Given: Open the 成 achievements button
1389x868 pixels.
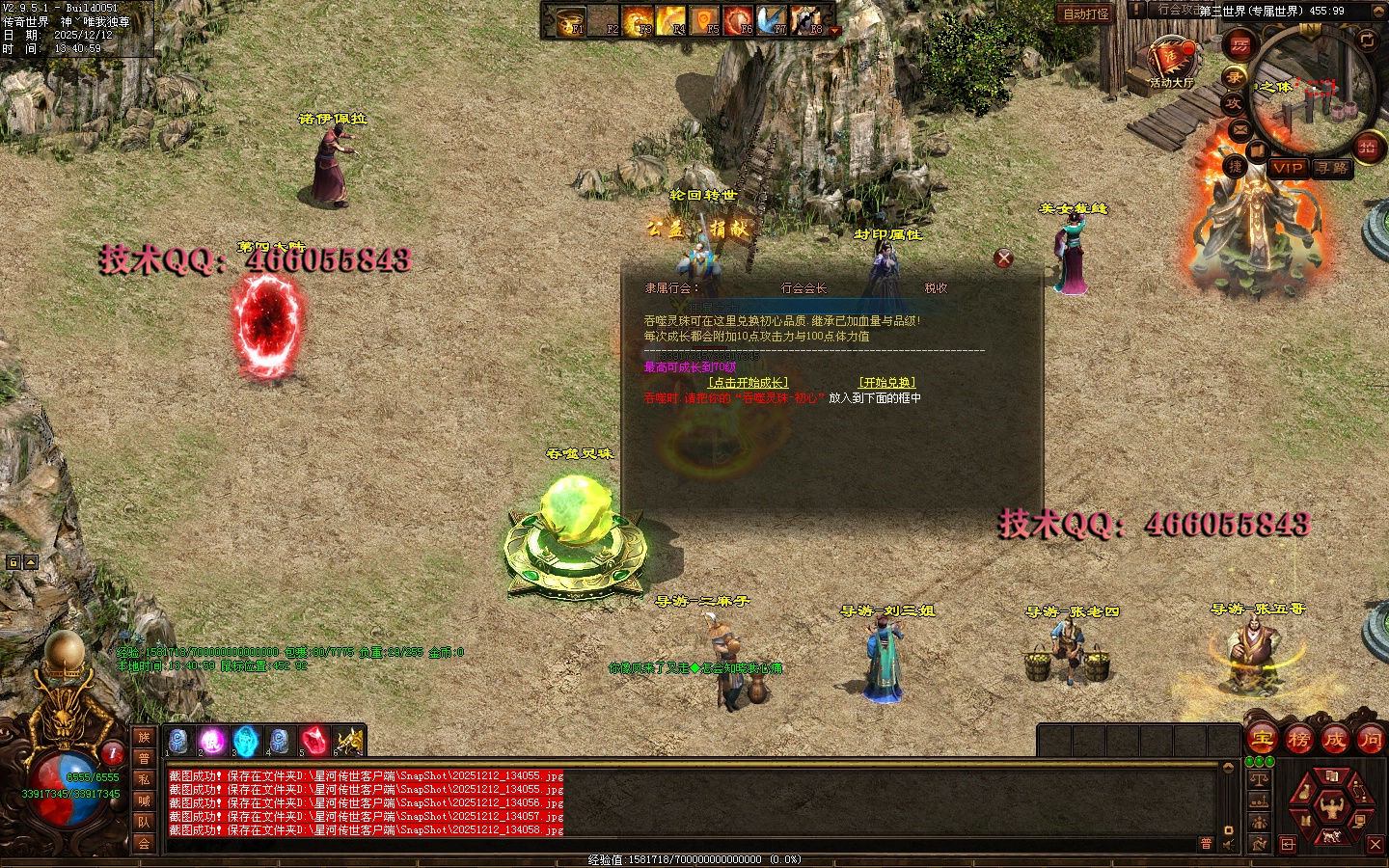Looking at the screenshot, I should coord(1334,740).
